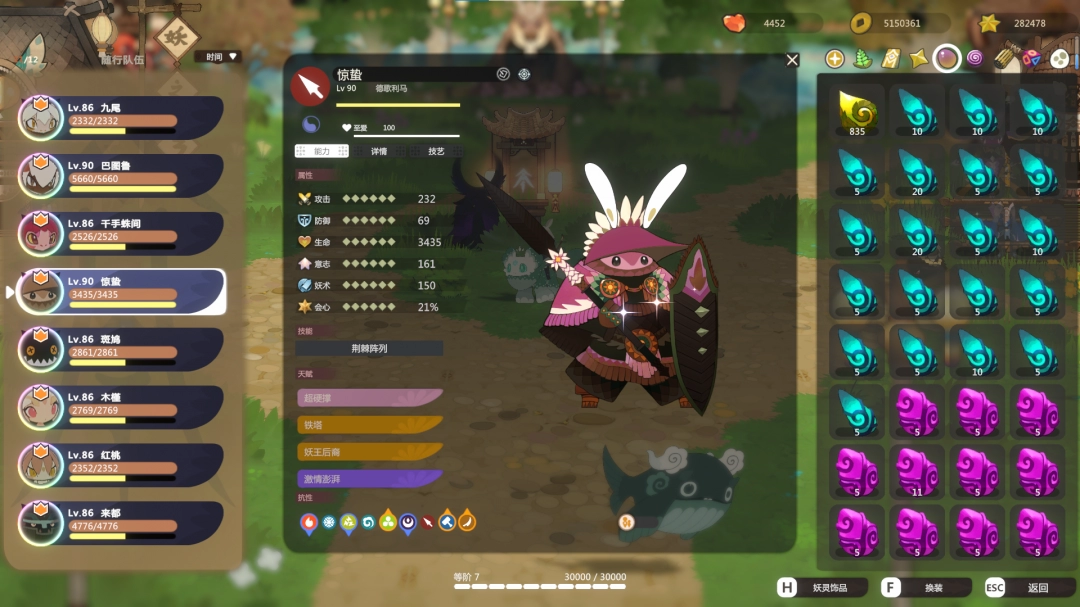Switch to the purple spiral candy category
Image resolution: width=1080 pixels, height=607 pixels.
coord(974,59)
